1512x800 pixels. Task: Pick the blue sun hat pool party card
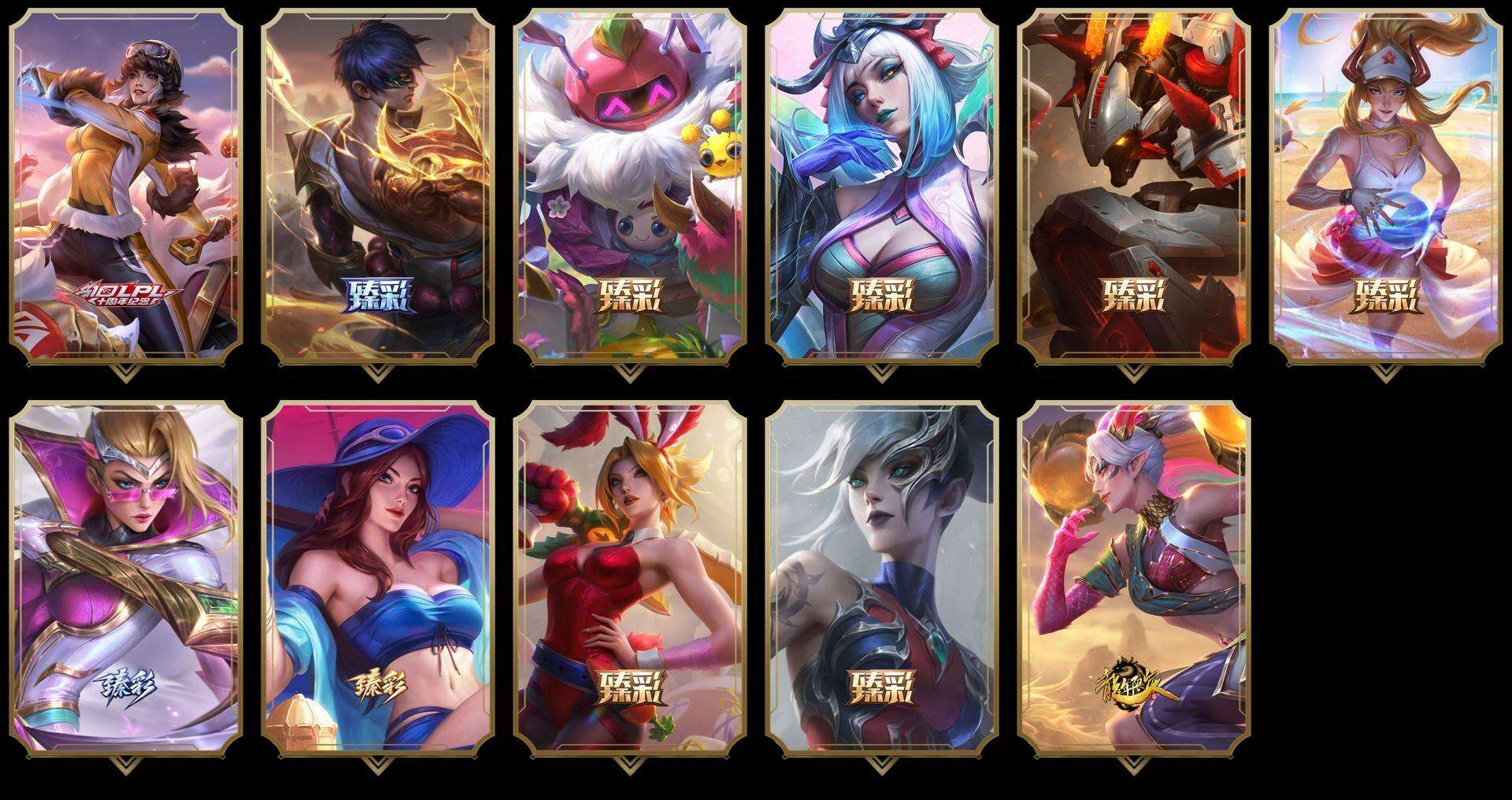tap(378, 578)
